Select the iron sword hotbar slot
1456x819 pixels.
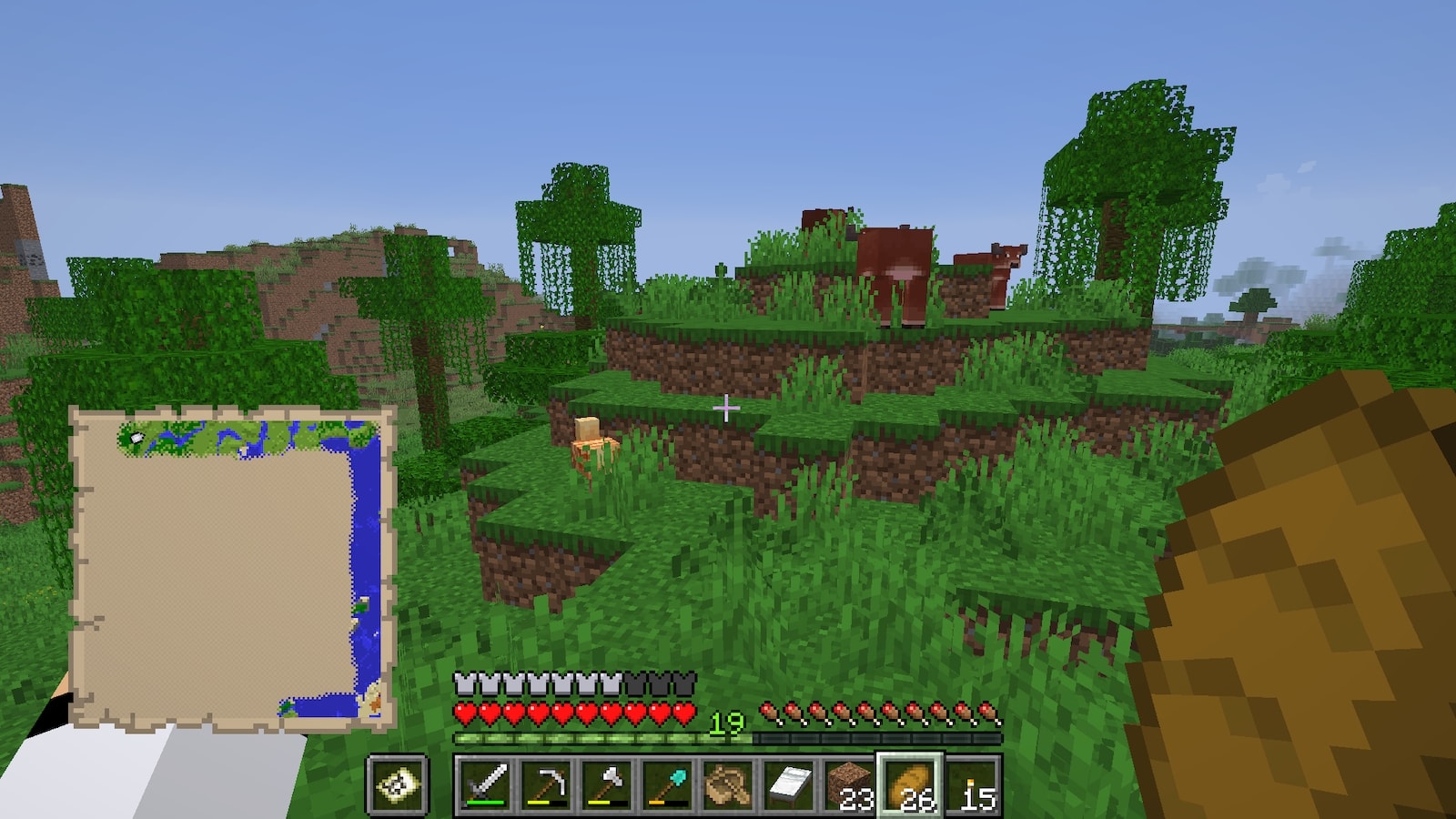click(484, 784)
